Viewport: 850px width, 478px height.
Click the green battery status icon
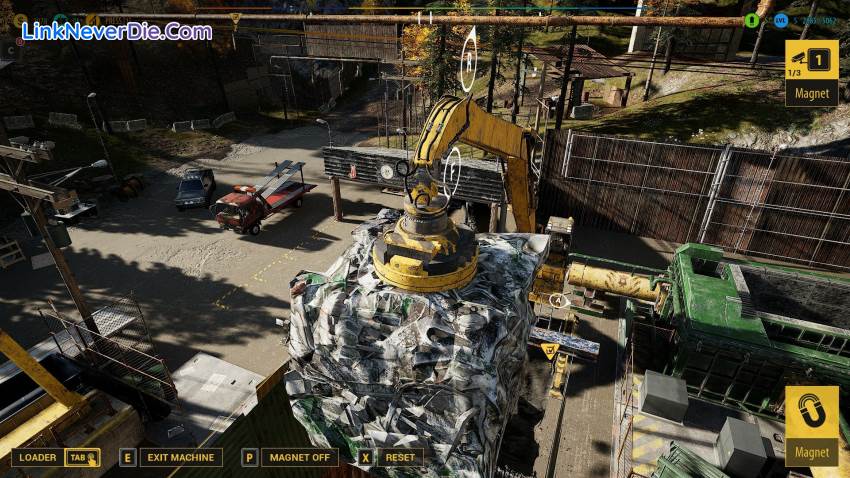[x=752, y=20]
